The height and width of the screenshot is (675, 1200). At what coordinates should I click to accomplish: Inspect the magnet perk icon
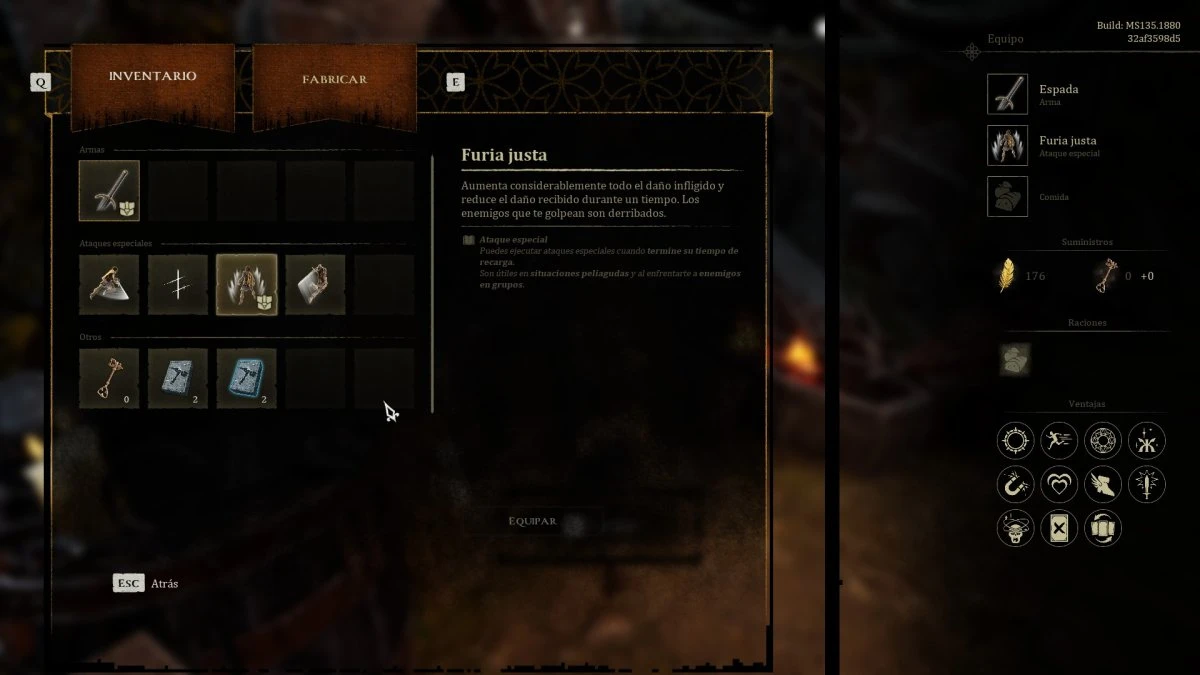click(1015, 484)
